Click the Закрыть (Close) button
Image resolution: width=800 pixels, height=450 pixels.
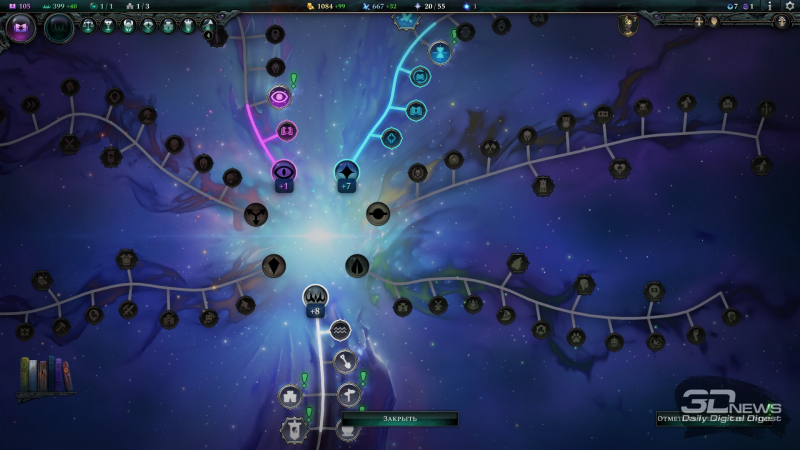click(x=400, y=419)
